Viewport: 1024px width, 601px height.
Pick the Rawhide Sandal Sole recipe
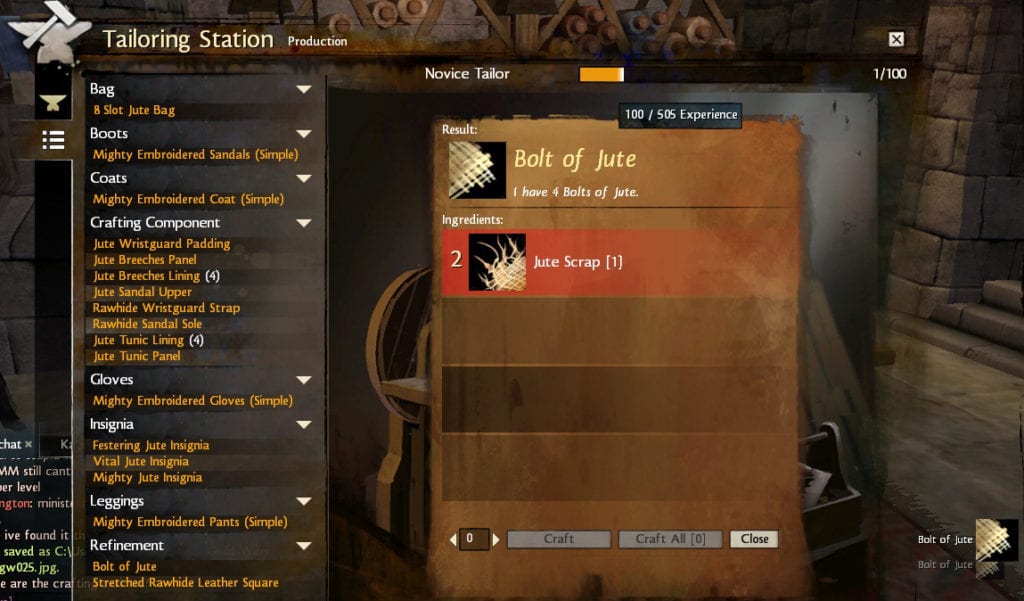coord(147,324)
